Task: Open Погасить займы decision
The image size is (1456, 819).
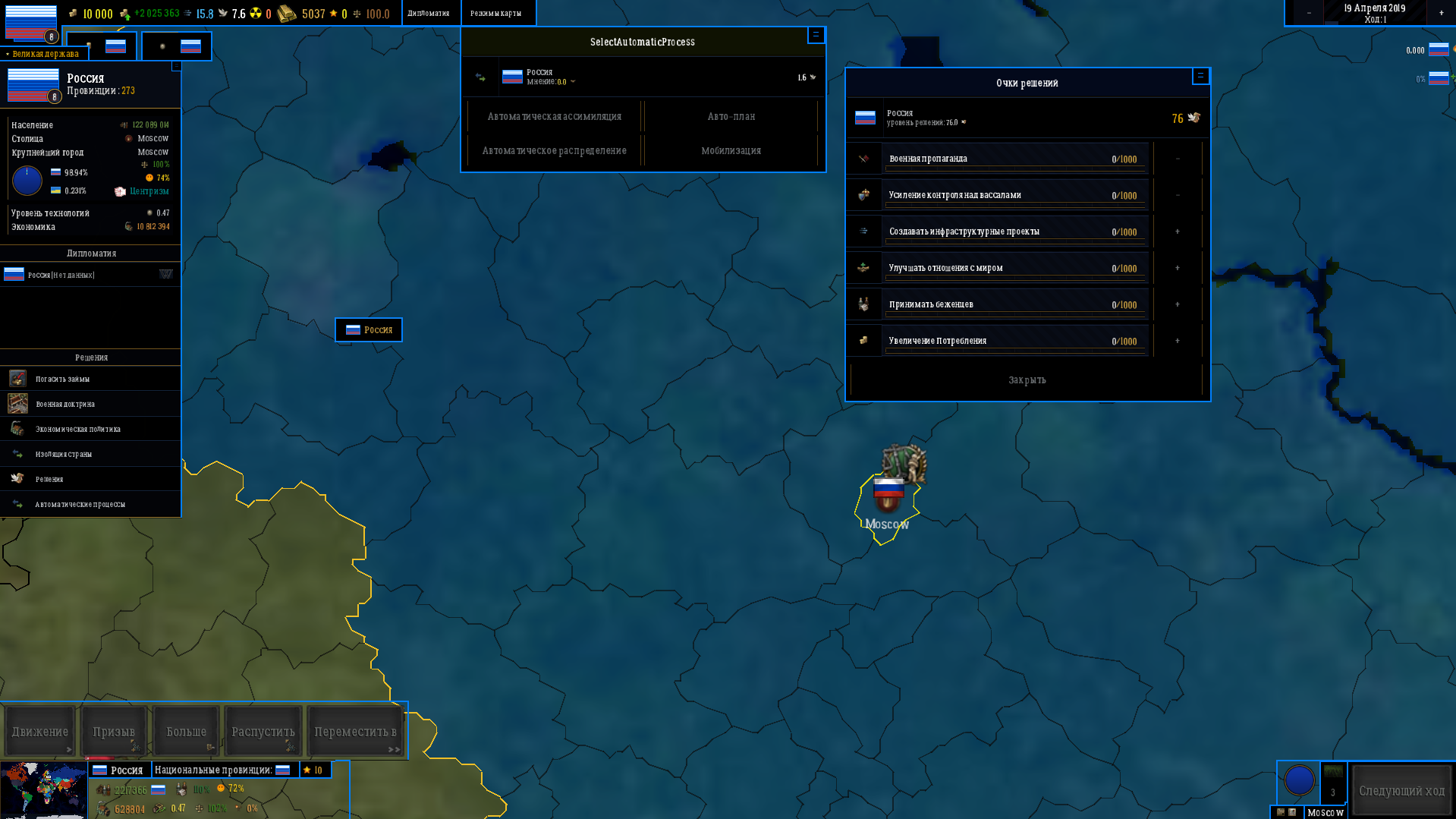Action: [62, 379]
